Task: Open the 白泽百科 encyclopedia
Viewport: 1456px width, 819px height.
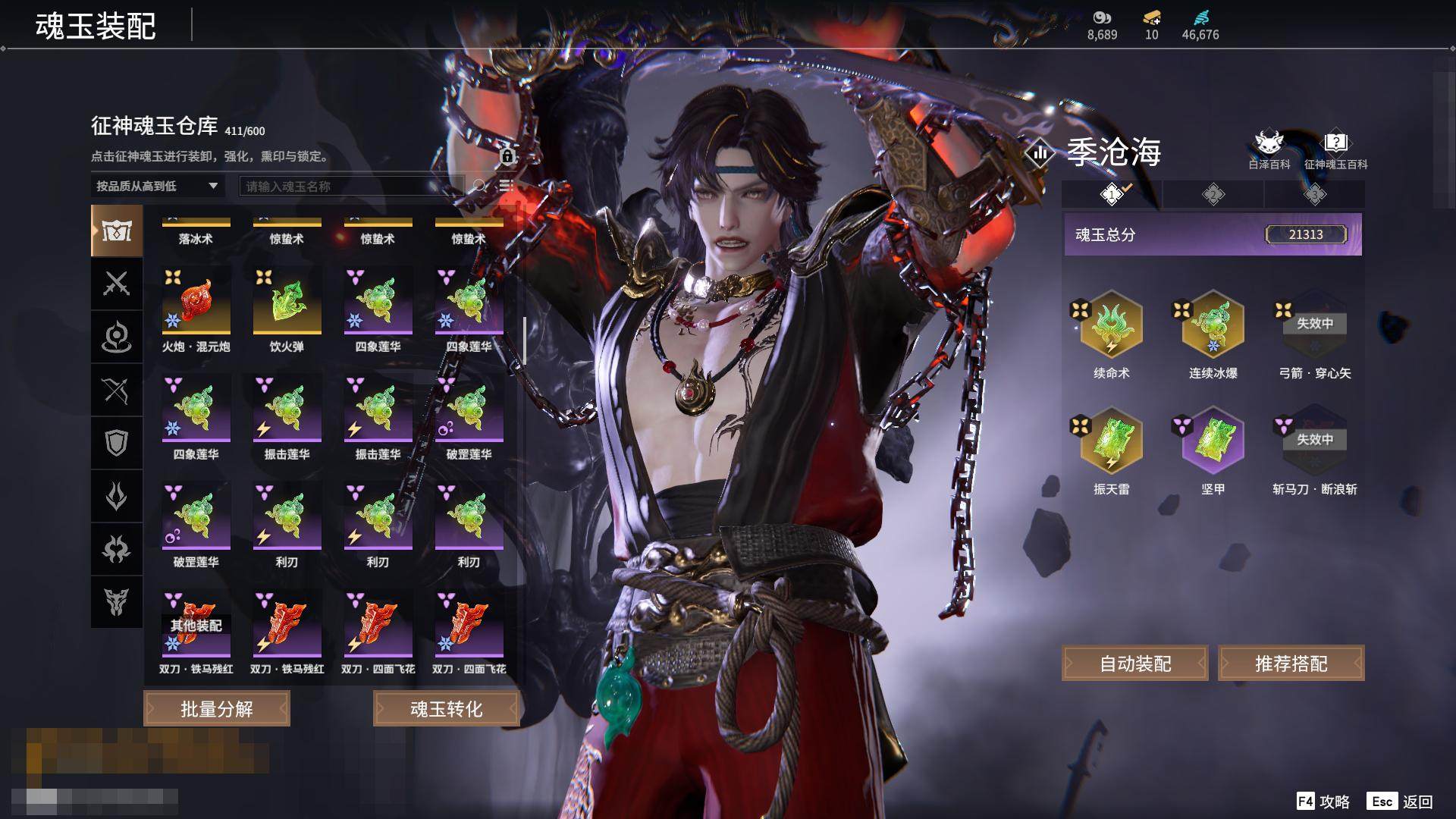Action: [1269, 148]
